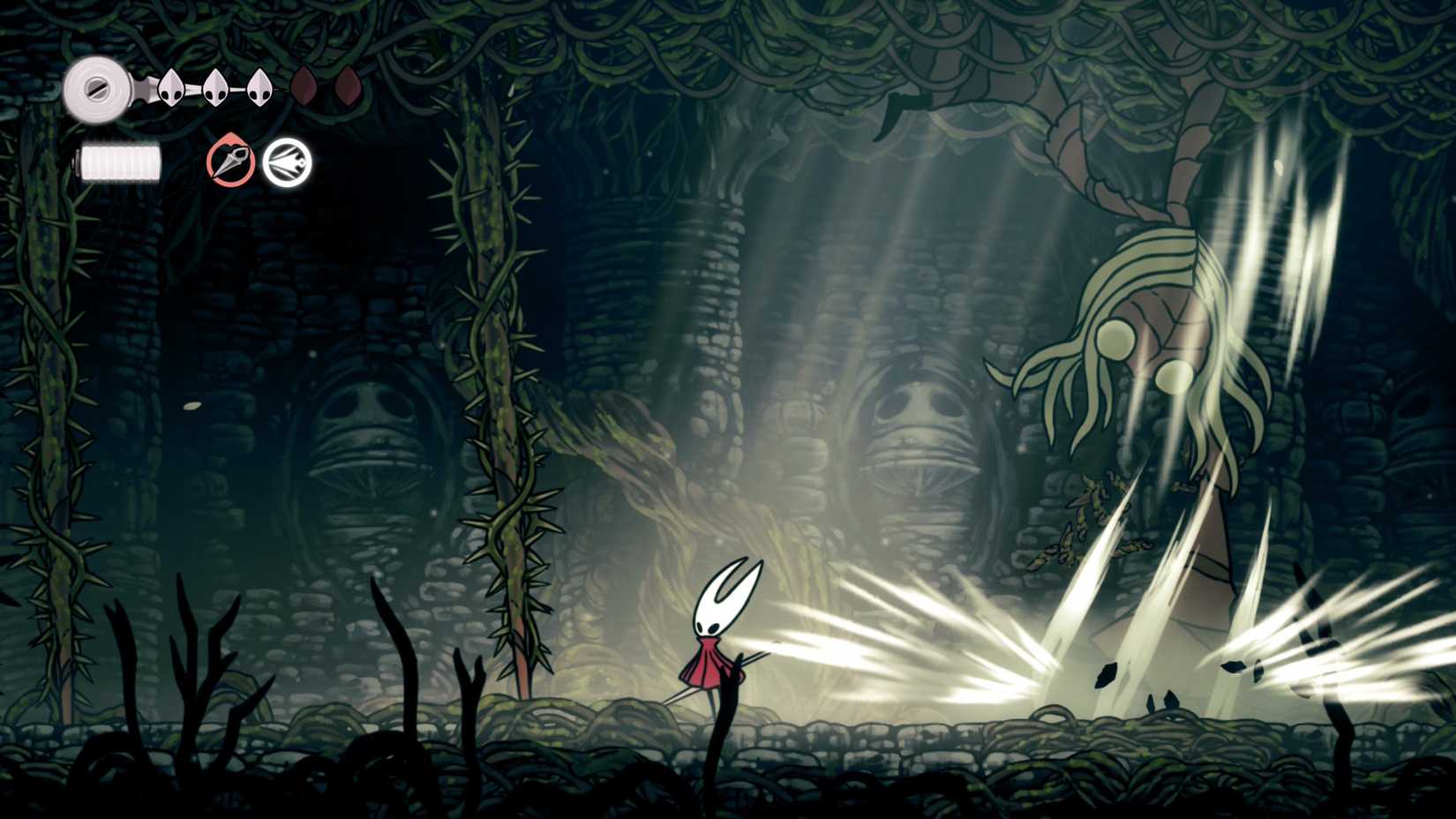
Task: Toggle the glowing circular ability icon
Action: point(288,164)
